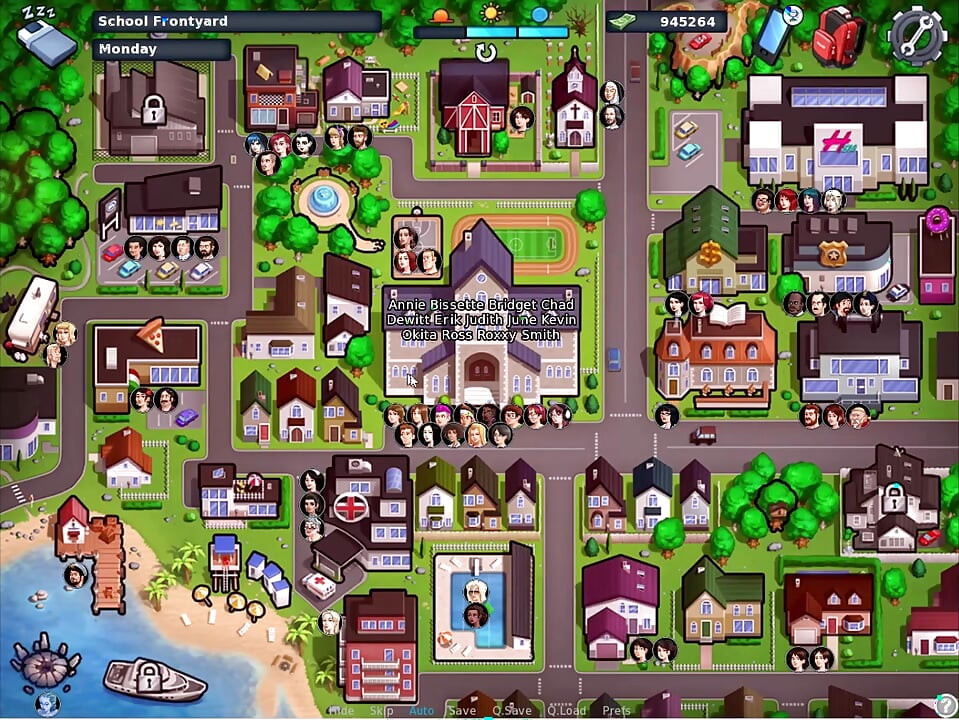Toggle Auto mode in the quick menu
The image size is (959, 720).
pos(421,711)
